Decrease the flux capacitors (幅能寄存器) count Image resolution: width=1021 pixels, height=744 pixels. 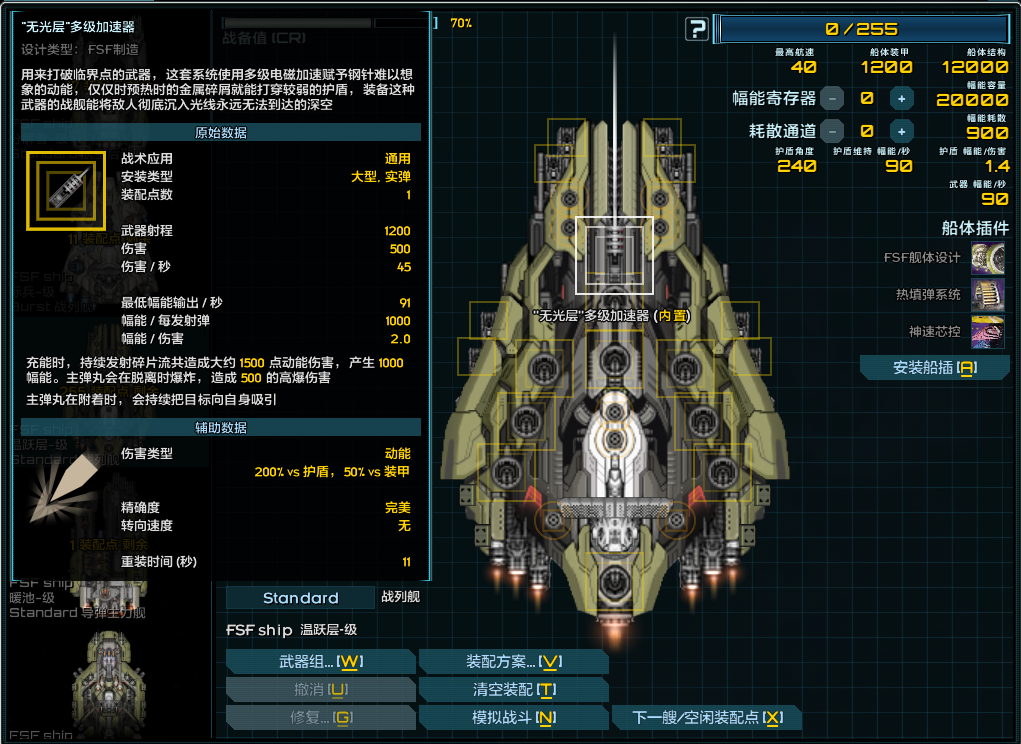(832, 98)
